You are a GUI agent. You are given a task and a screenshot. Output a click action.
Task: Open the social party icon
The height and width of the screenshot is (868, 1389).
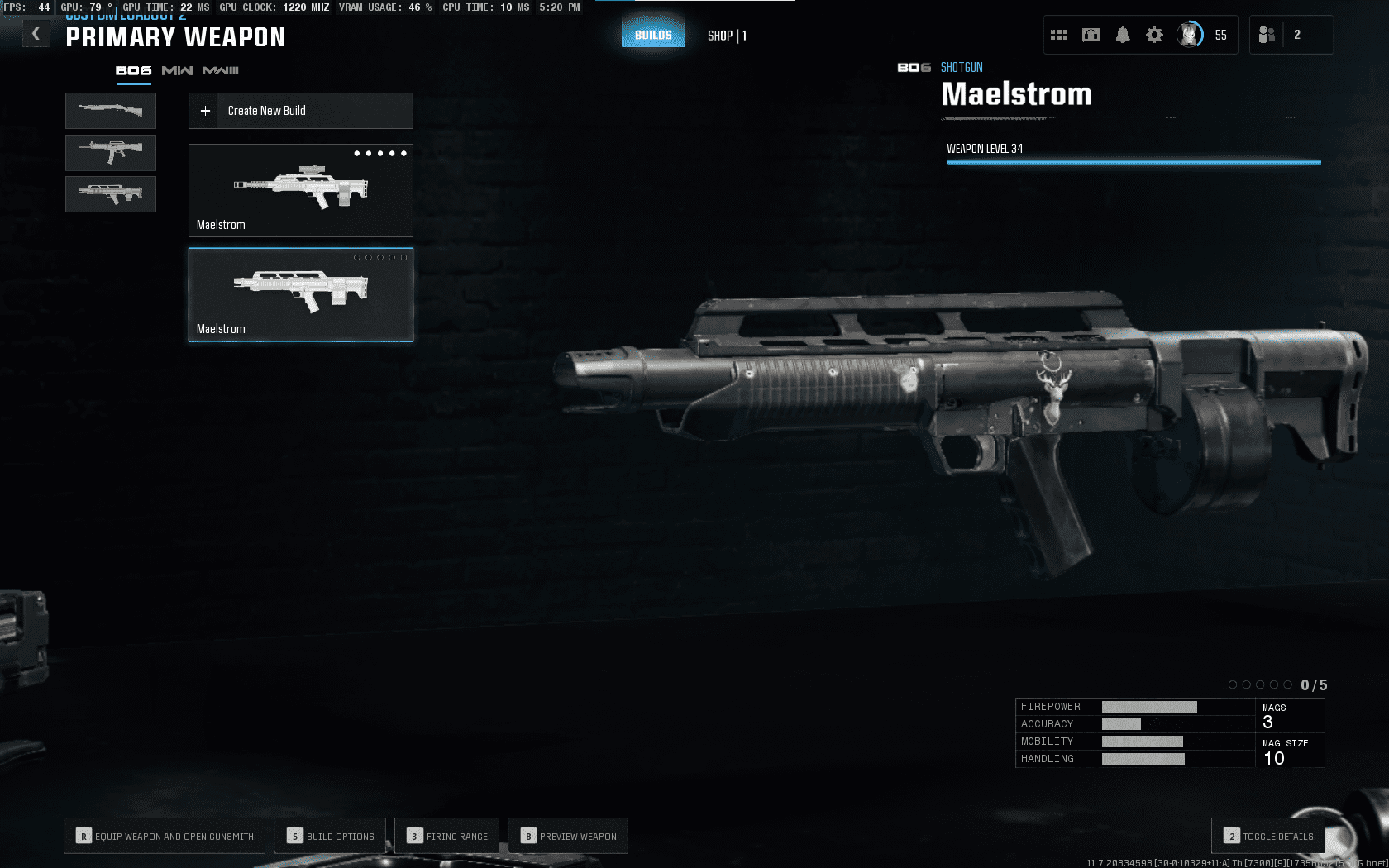click(x=1267, y=35)
